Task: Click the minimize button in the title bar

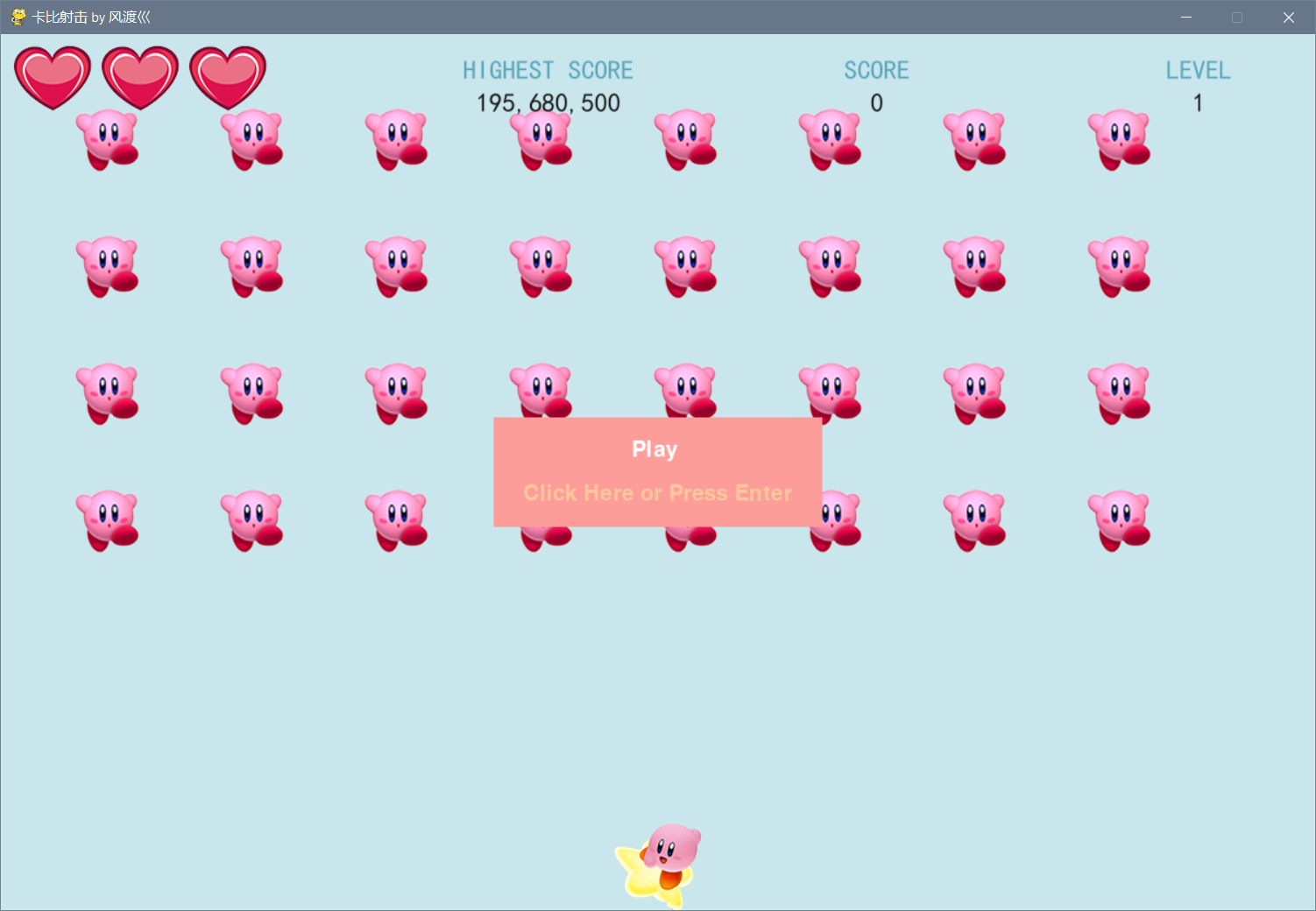Action: 1185,17
